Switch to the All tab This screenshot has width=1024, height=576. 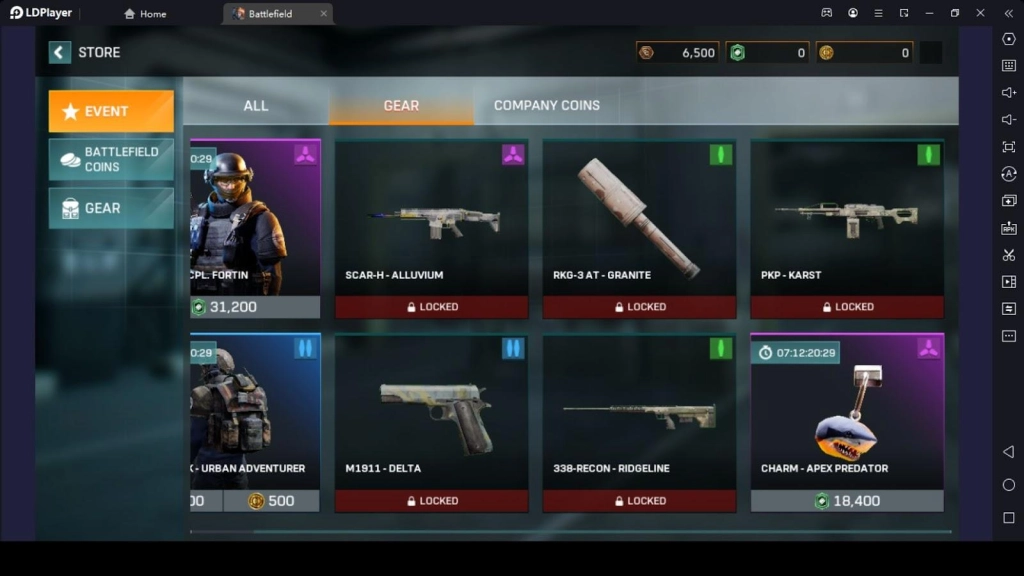pos(256,105)
